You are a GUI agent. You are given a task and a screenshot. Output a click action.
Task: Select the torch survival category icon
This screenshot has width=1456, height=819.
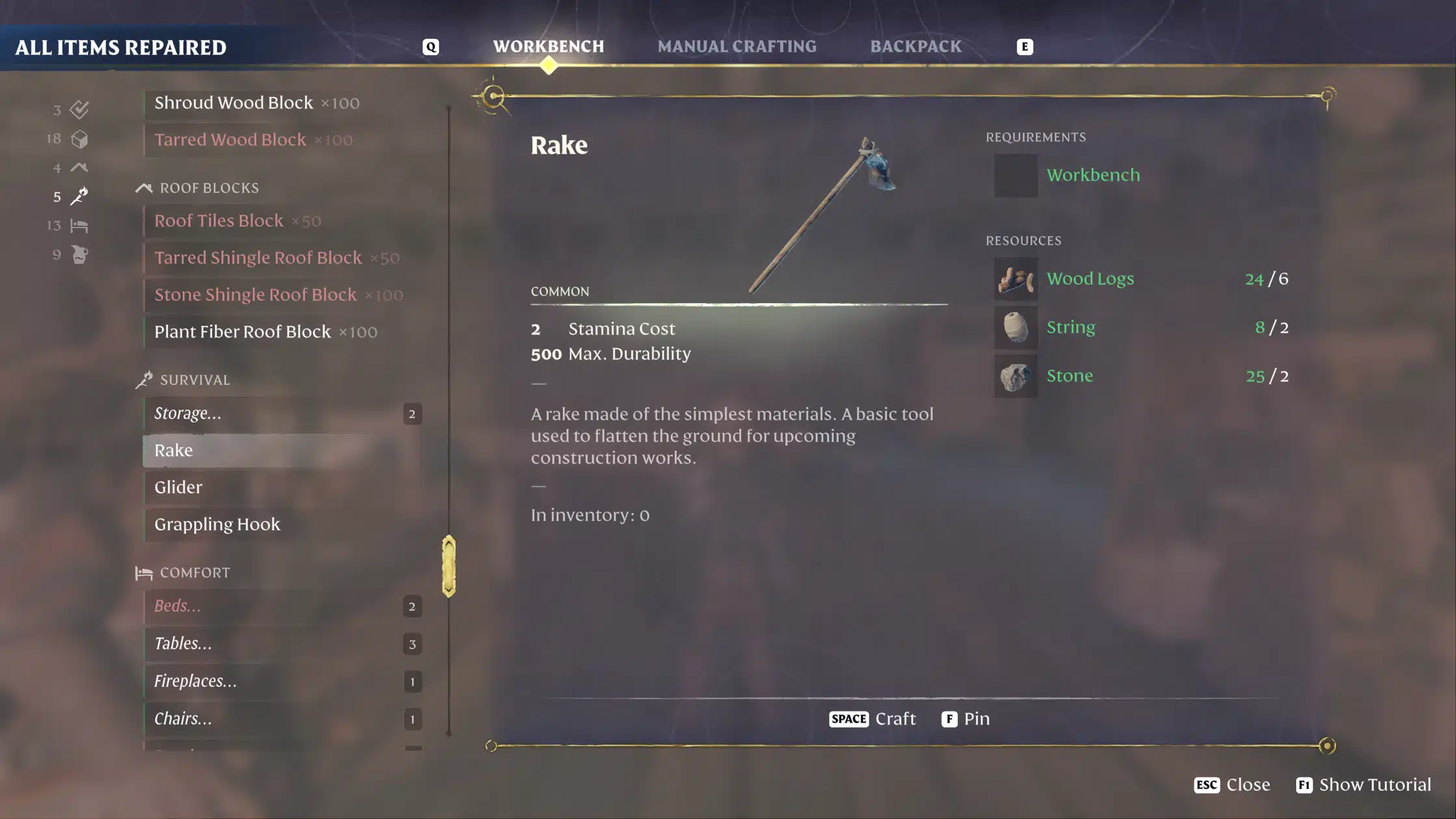pos(79,196)
